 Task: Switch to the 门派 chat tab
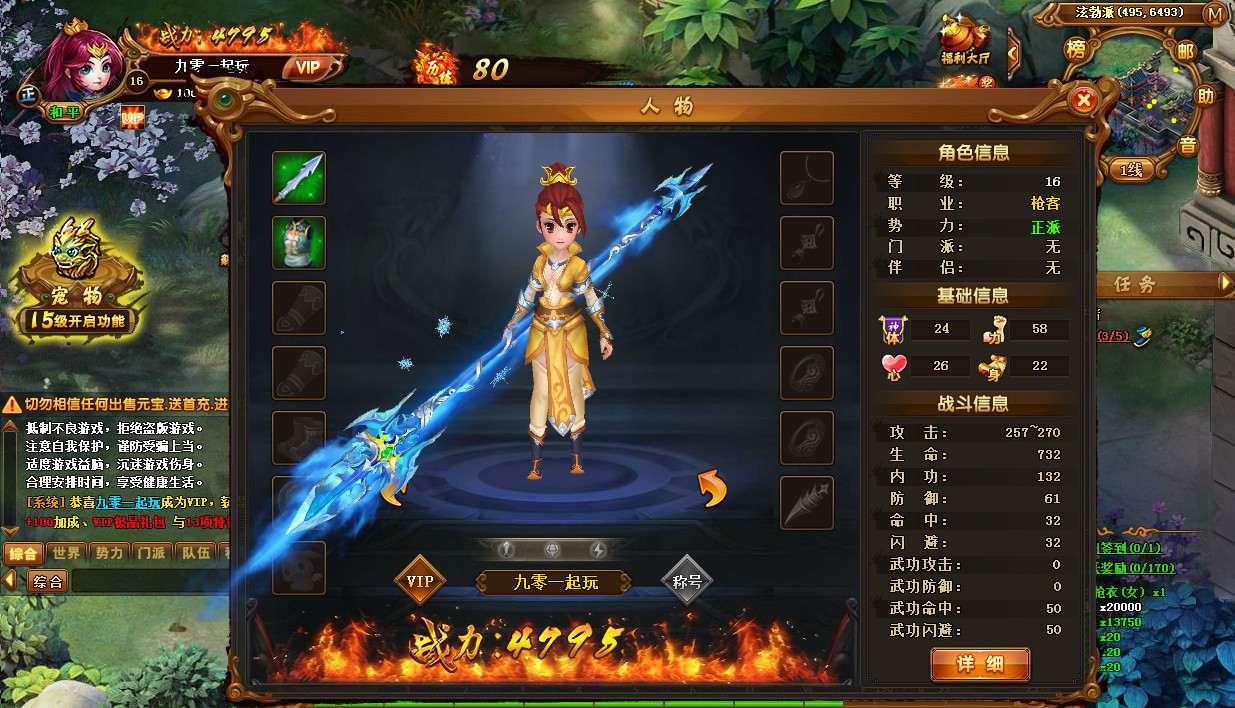tap(152, 553)
